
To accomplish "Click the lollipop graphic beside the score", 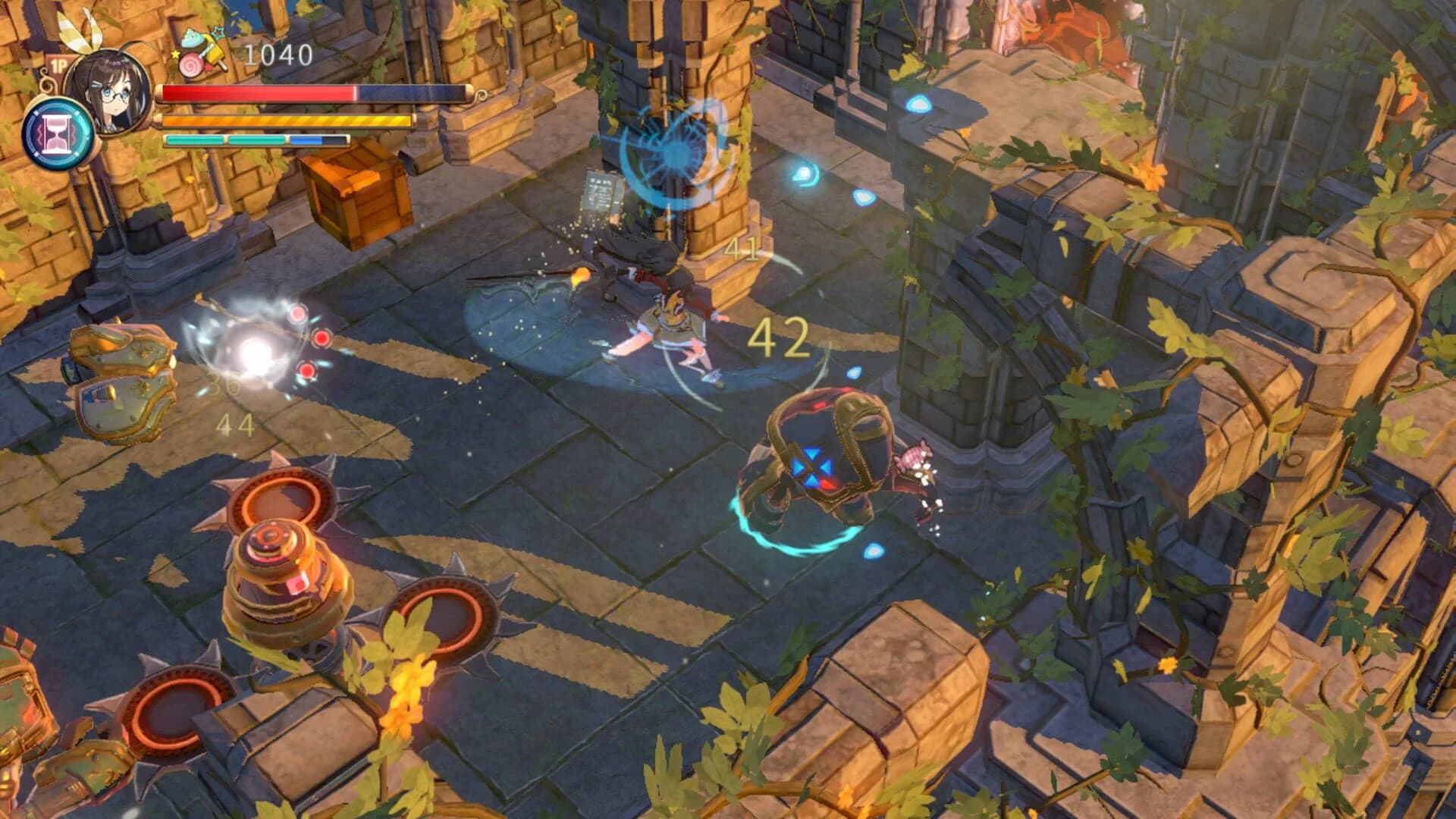I will click(192, 64).
